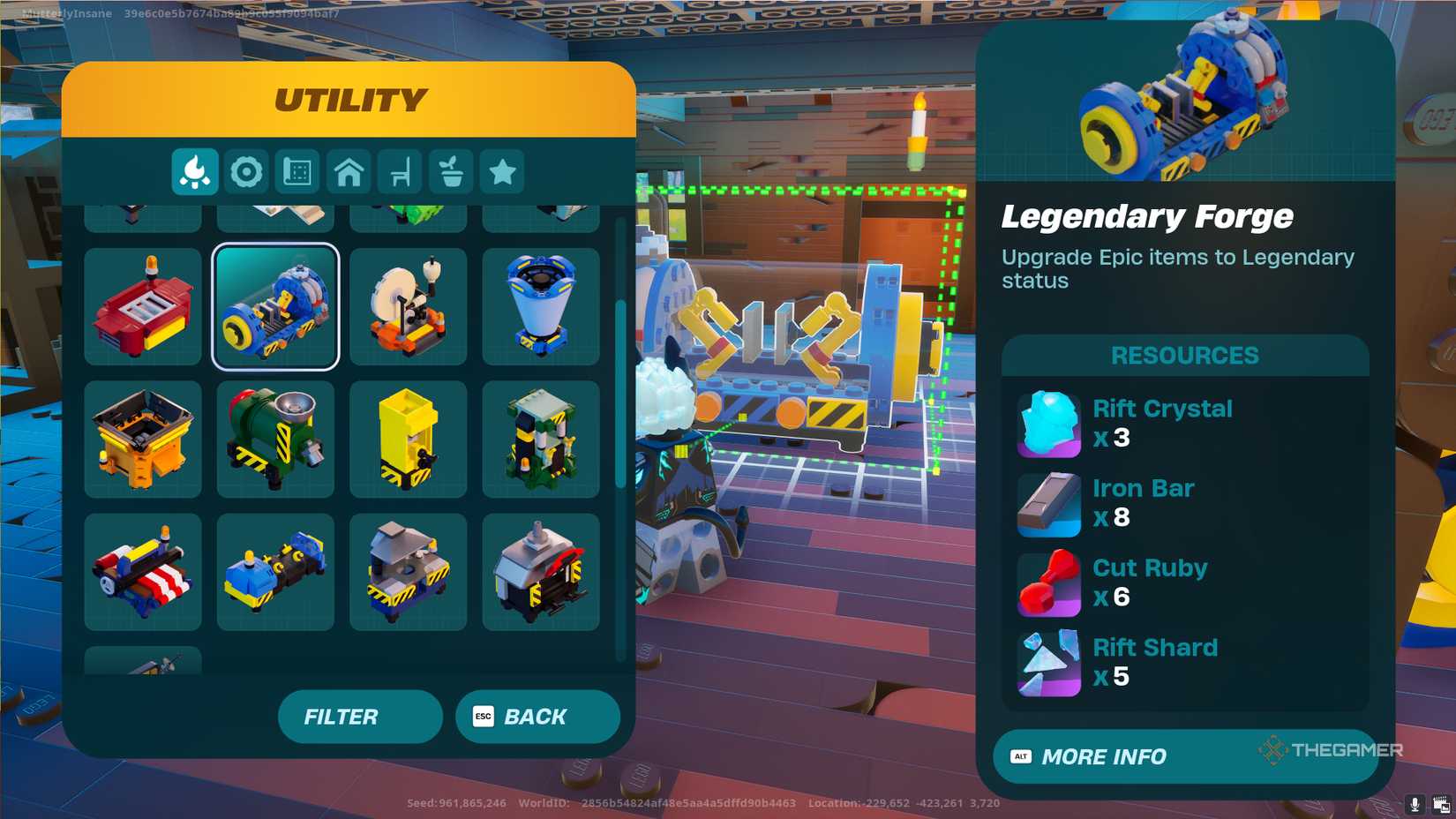Switch to the blueprint builds category icon

tap(298, 172)
